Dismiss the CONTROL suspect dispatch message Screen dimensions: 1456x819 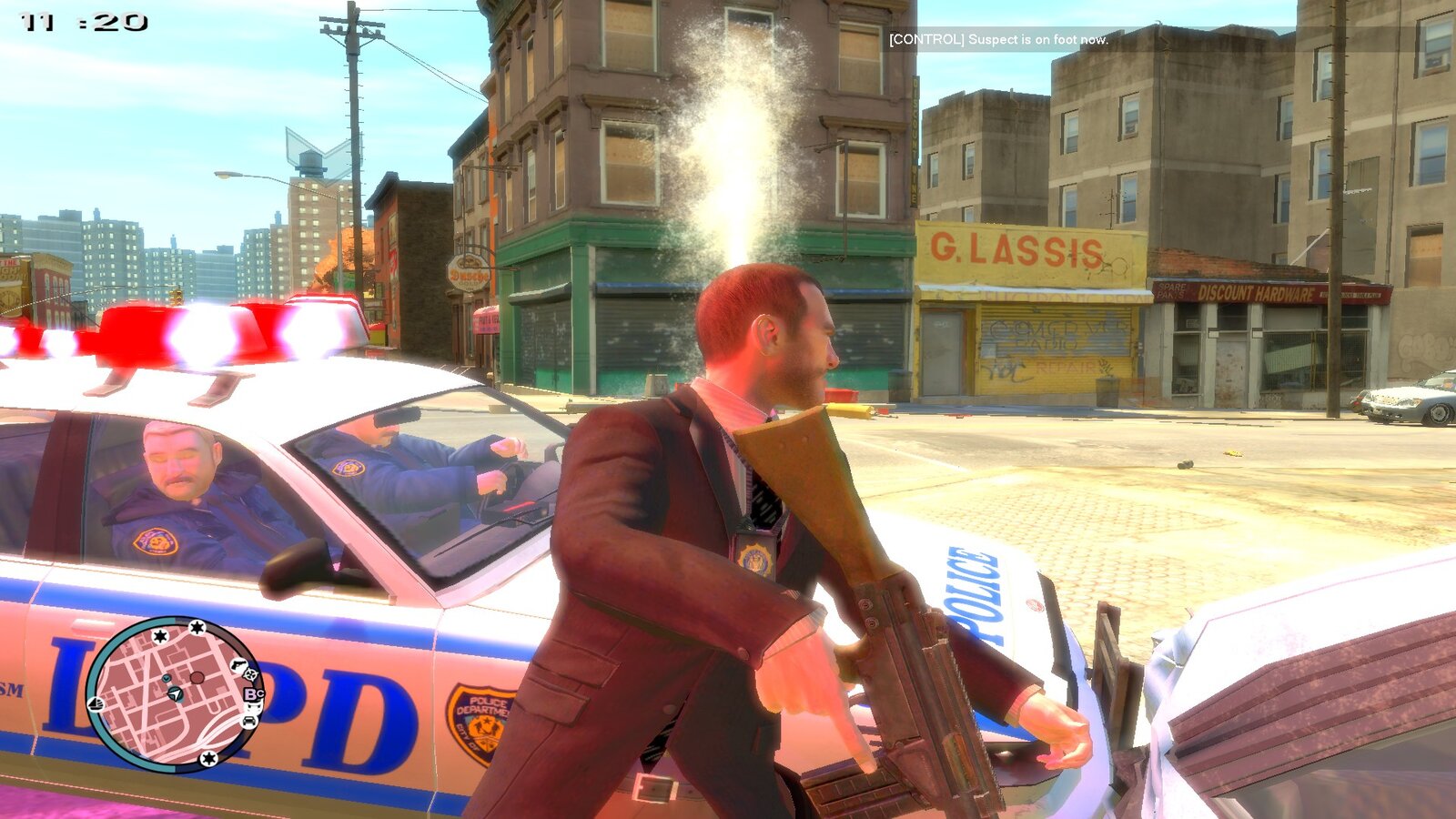[997, 41]
